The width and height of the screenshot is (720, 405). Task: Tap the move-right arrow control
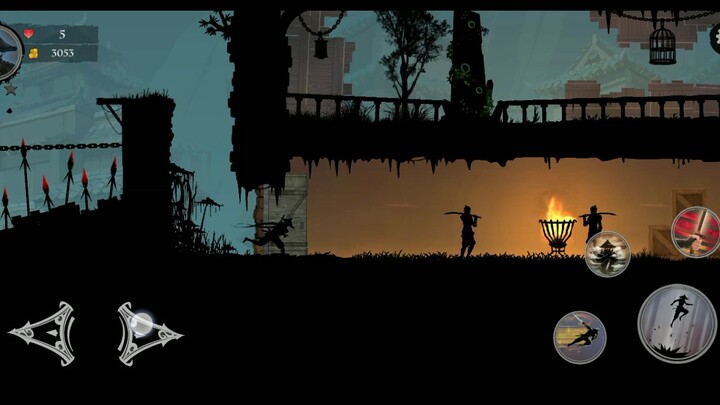(x=147, y=332)
